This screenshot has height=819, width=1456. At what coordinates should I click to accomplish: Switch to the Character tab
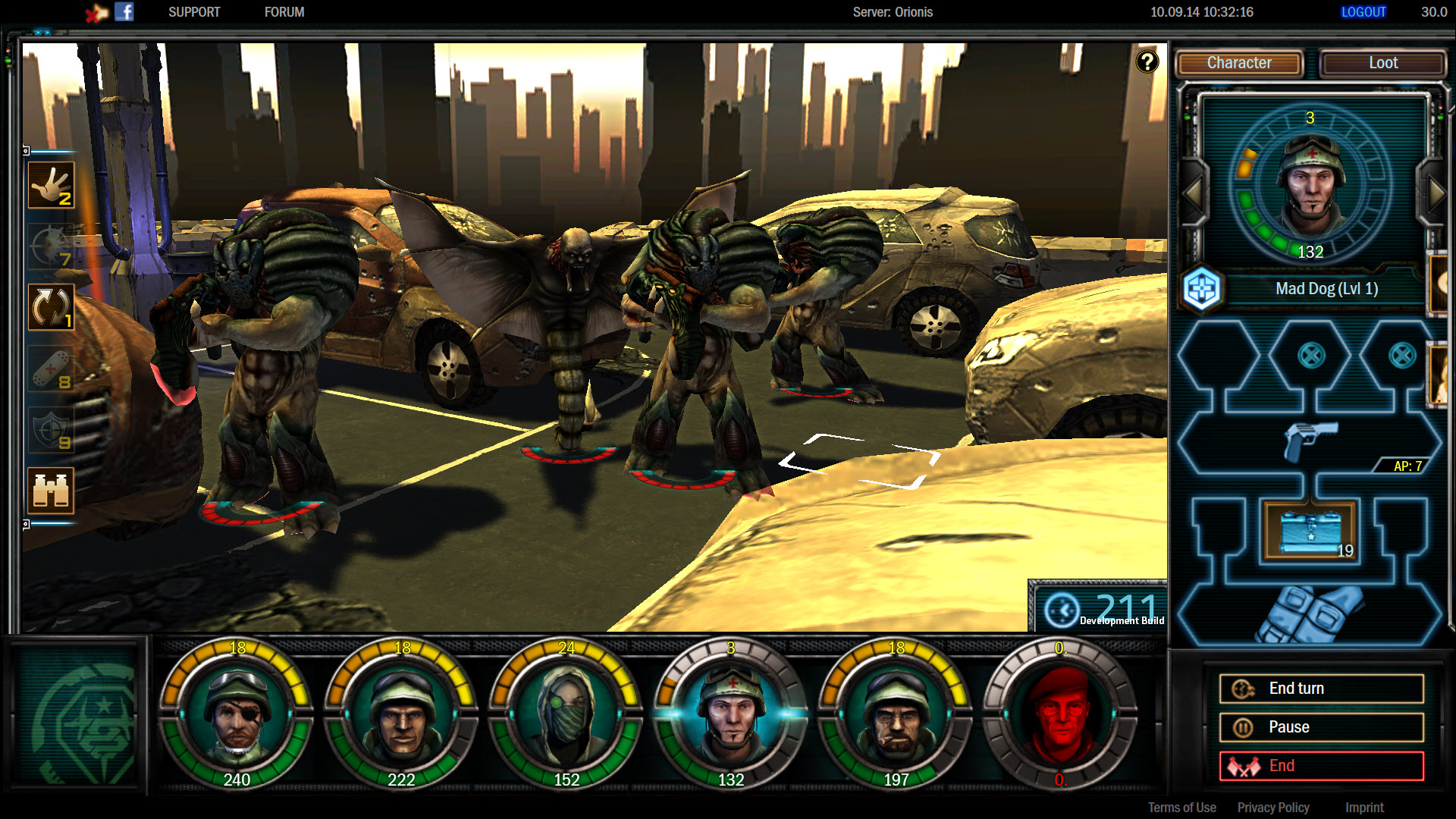pos(1238,63)
